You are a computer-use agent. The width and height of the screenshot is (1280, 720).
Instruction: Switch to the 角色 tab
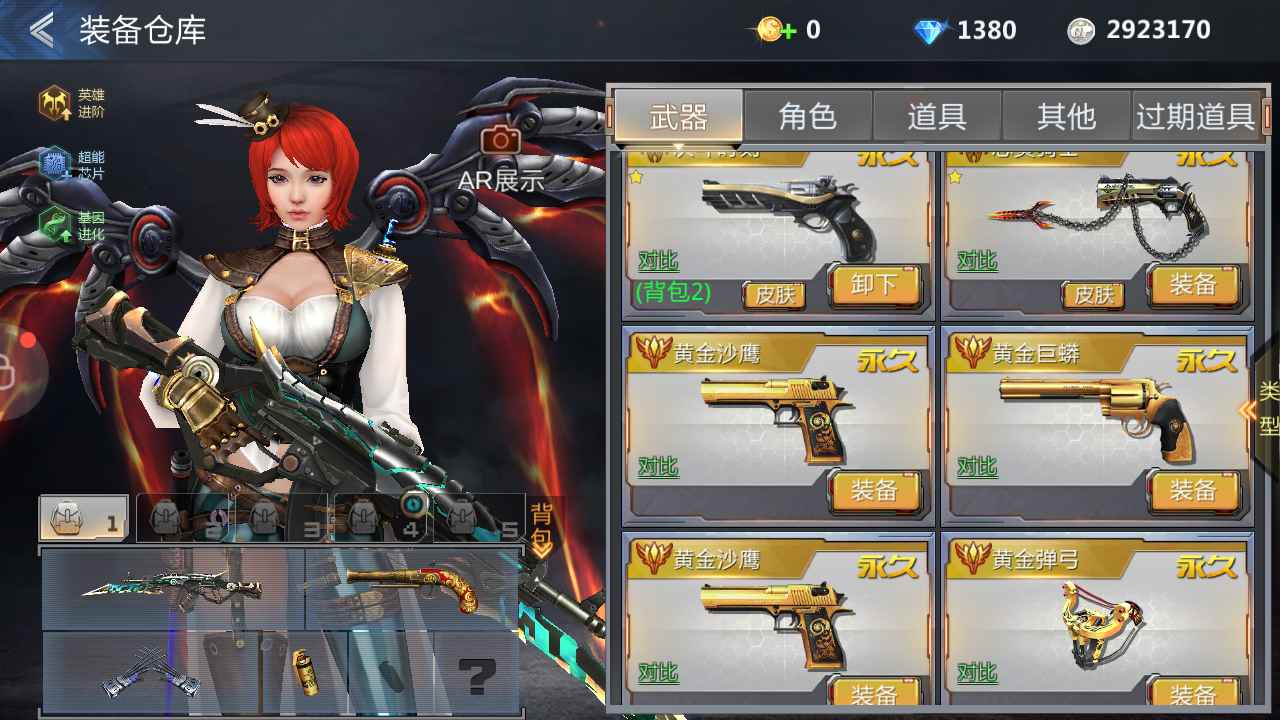(807, 116)
